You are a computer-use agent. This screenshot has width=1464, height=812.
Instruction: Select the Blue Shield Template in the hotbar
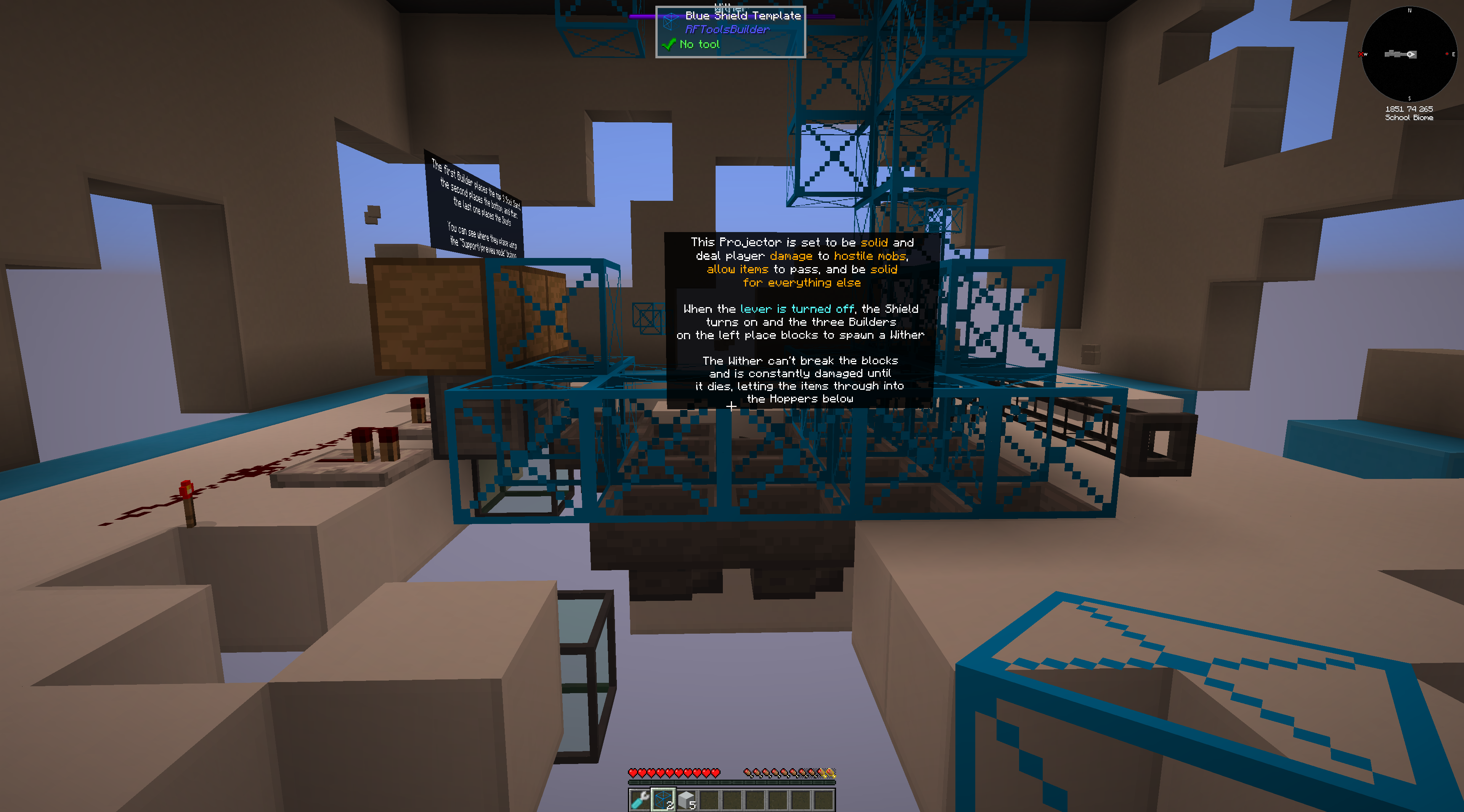point(663,797)
